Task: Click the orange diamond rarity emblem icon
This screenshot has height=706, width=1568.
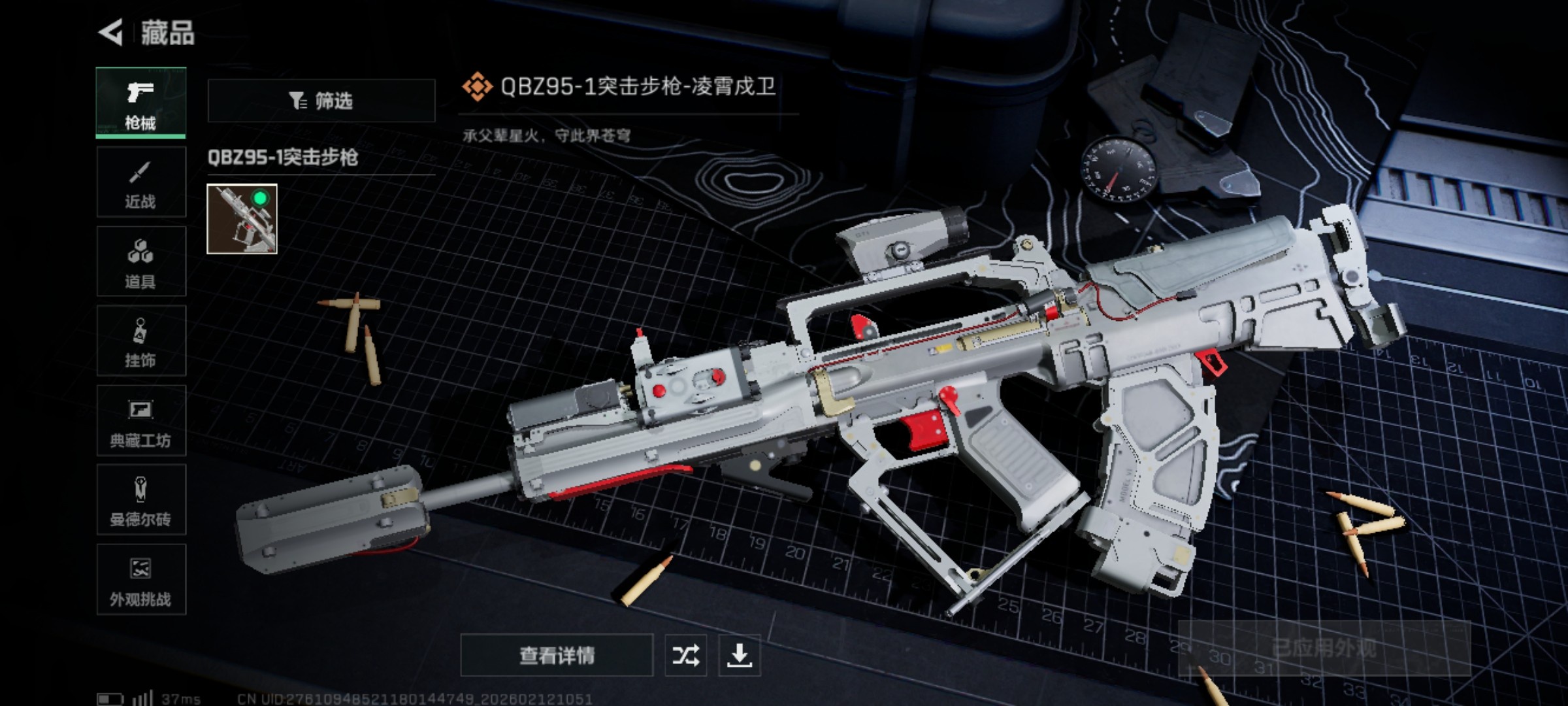Action: [x=476, y=86]
